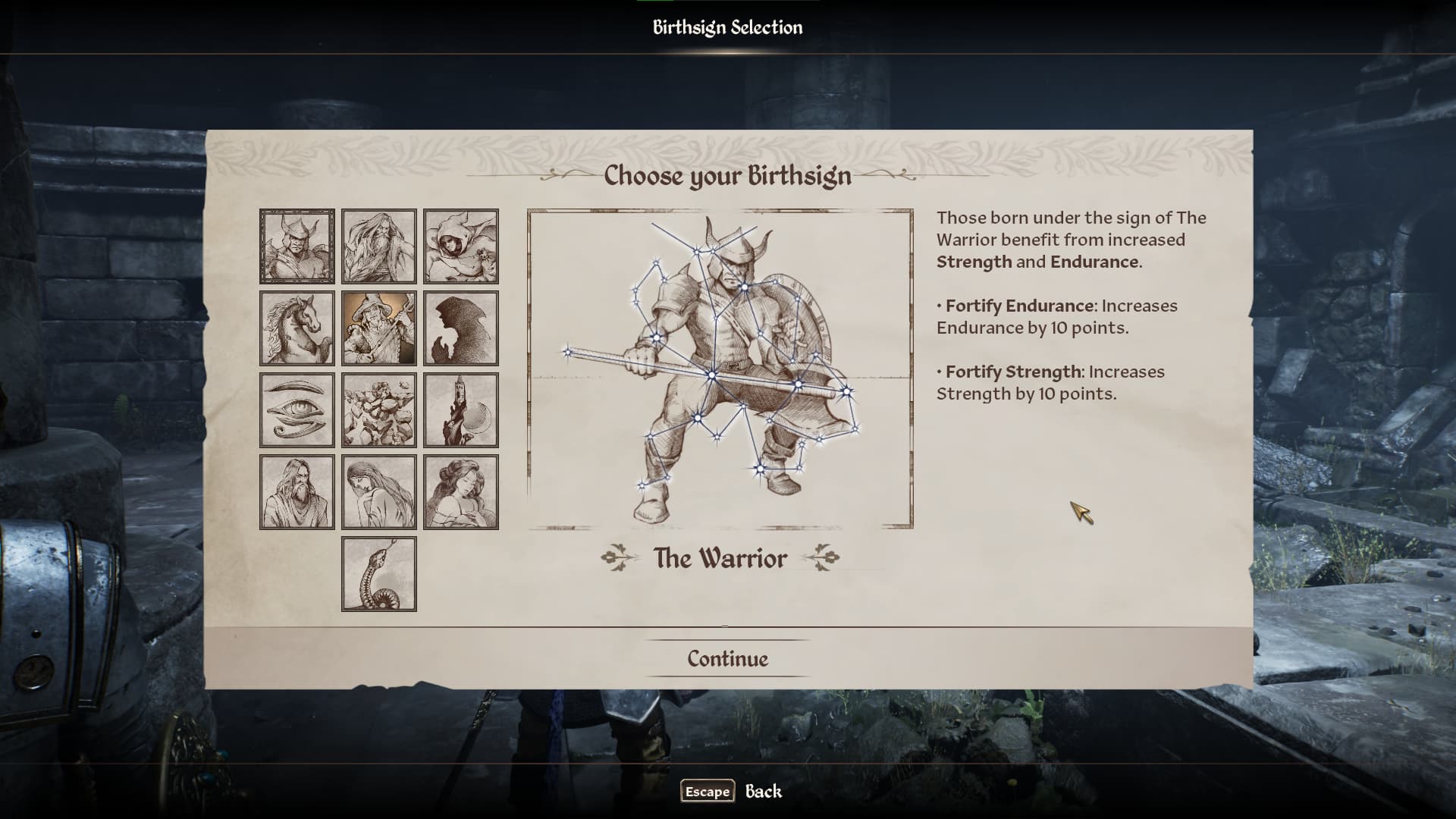Select the horse Steed birthsign
Screen dimensions: 1456x819
click(297, 328)
